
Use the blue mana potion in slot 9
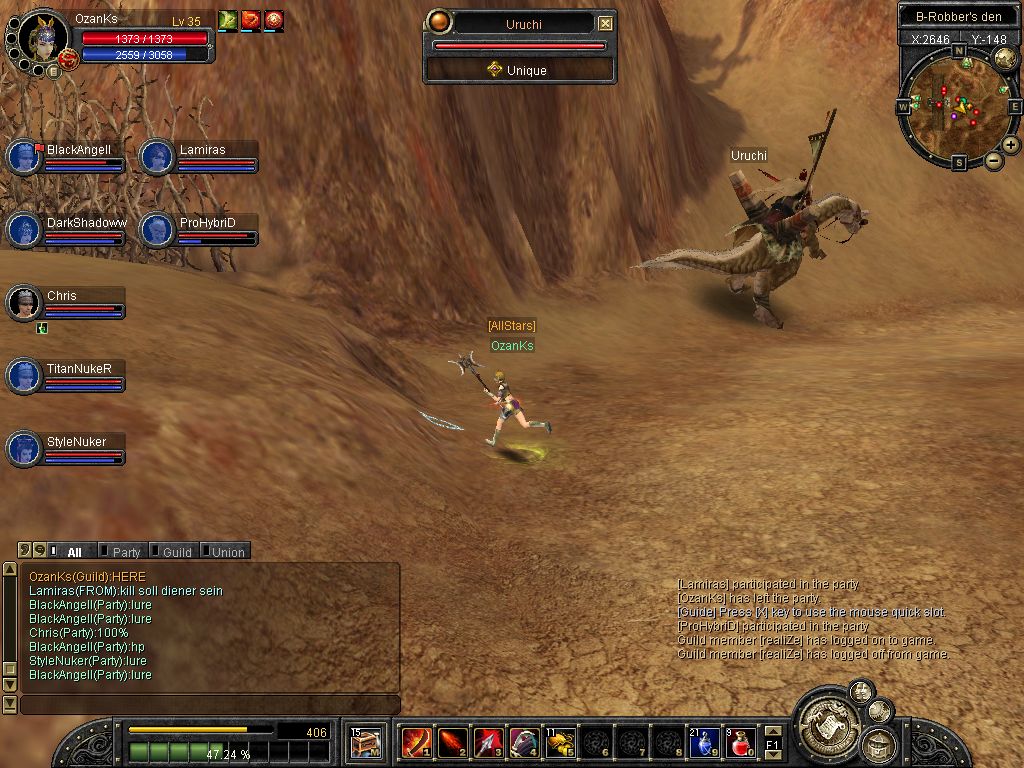click(705, 742)
